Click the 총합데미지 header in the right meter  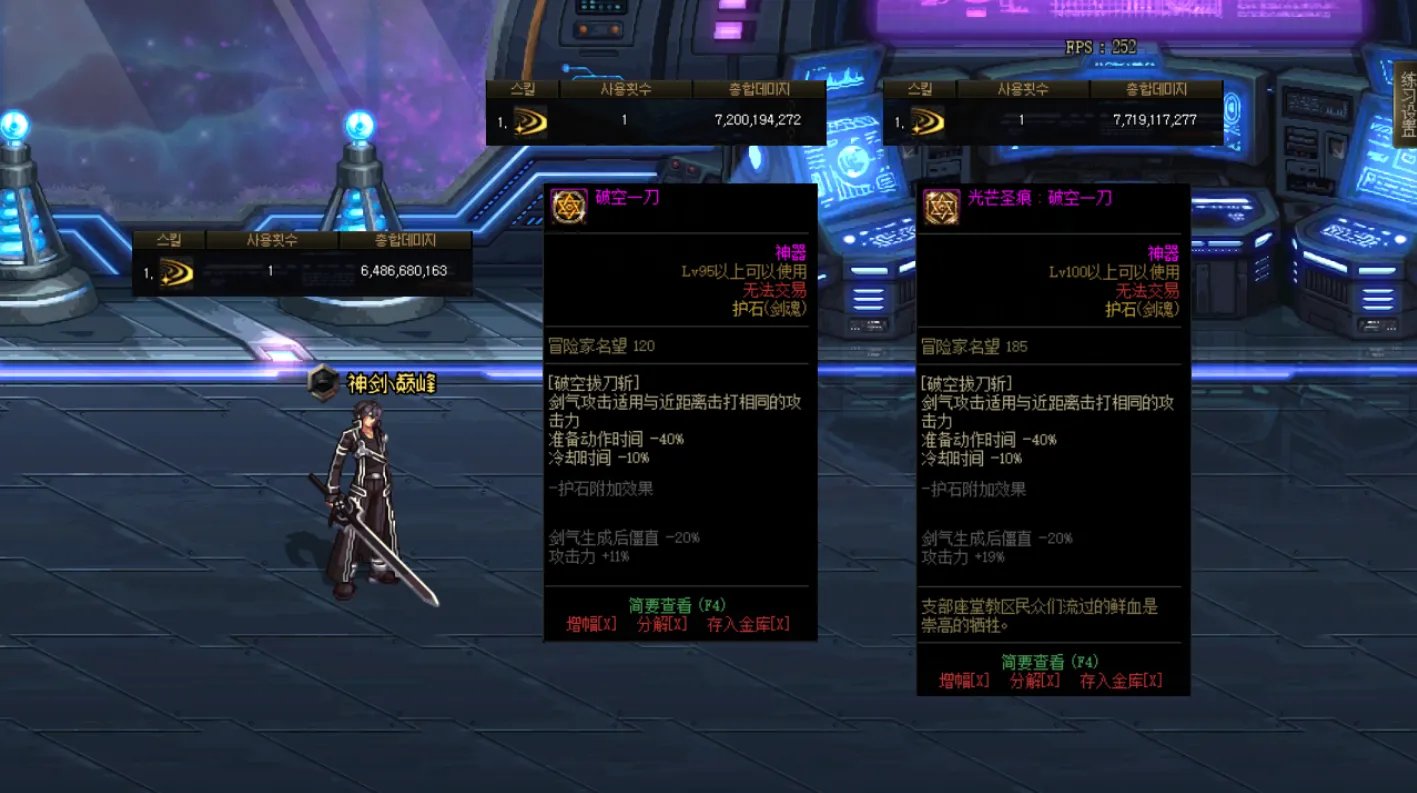click(x=1156, y=88)
